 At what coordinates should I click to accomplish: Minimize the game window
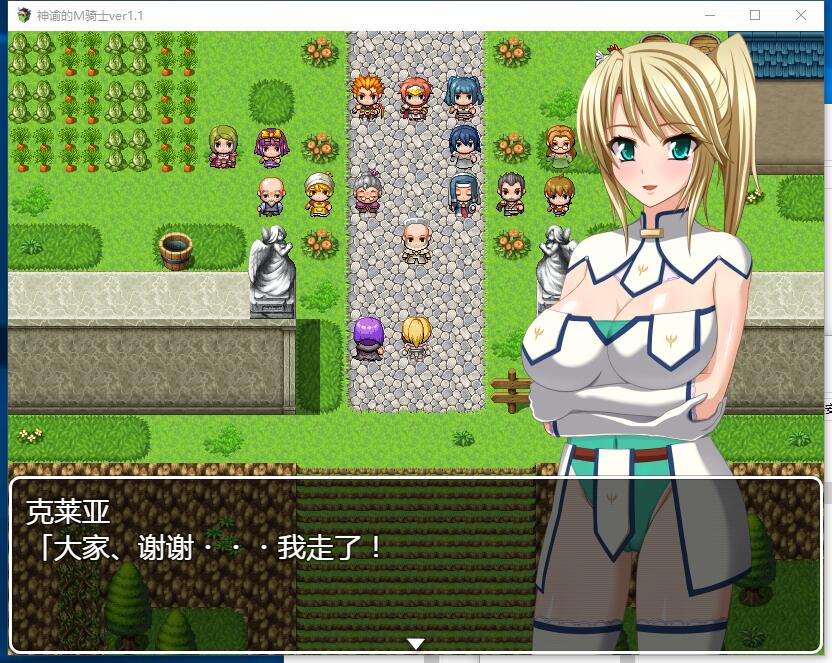coord(710,15)
